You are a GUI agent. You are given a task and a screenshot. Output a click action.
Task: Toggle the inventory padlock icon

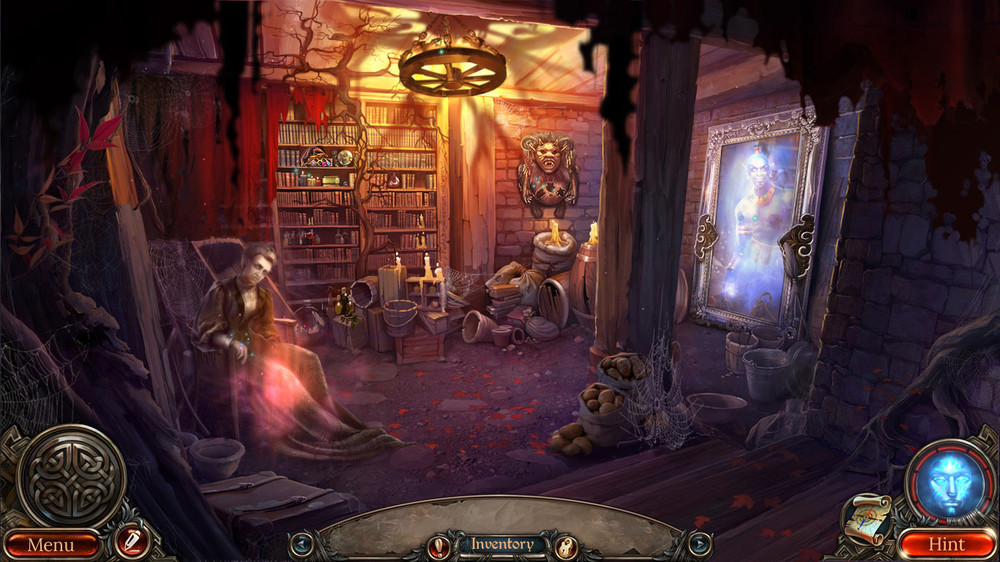(x=566, y=546)
